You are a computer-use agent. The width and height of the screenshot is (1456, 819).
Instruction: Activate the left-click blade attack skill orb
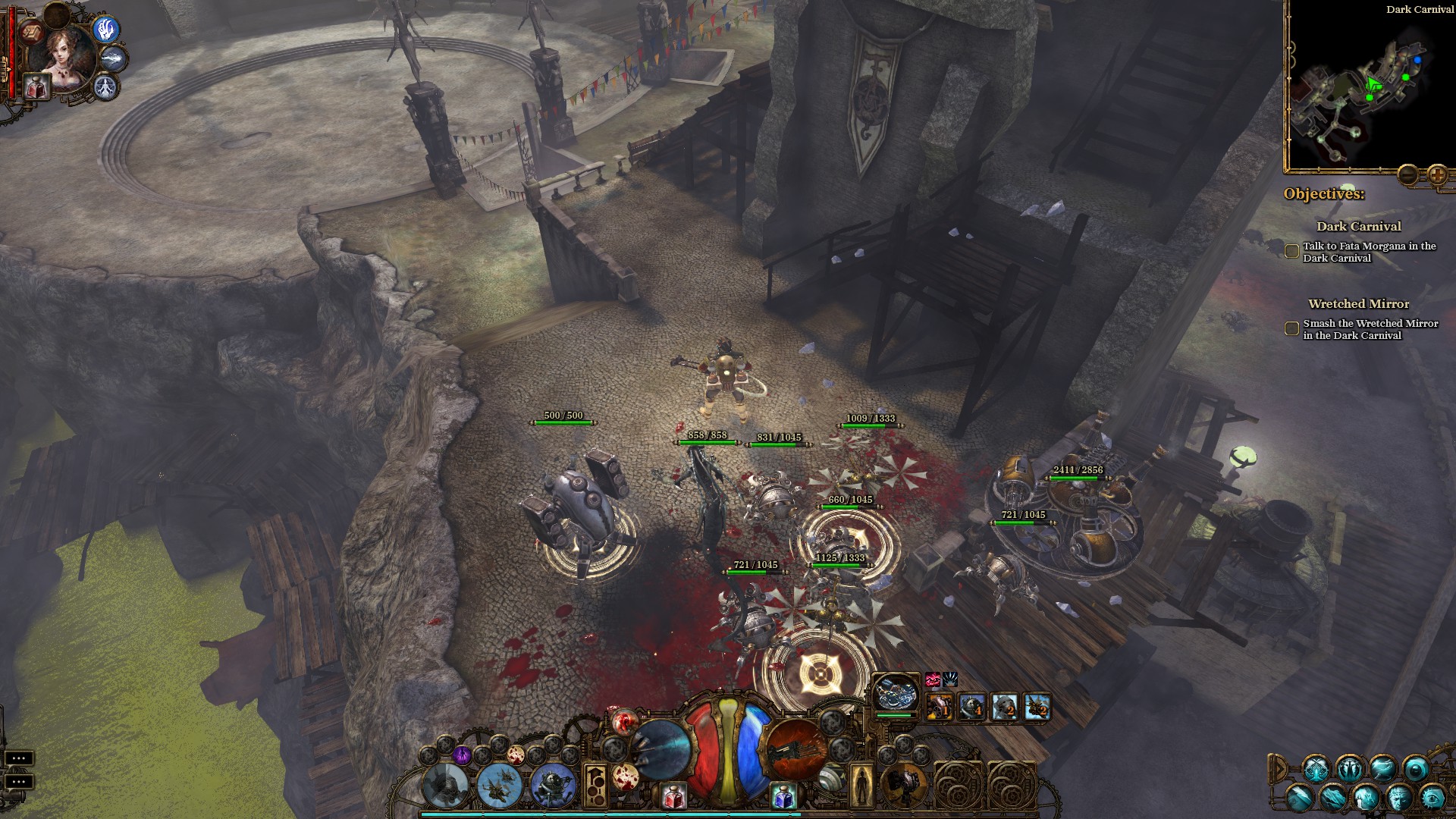click(661, 748)
